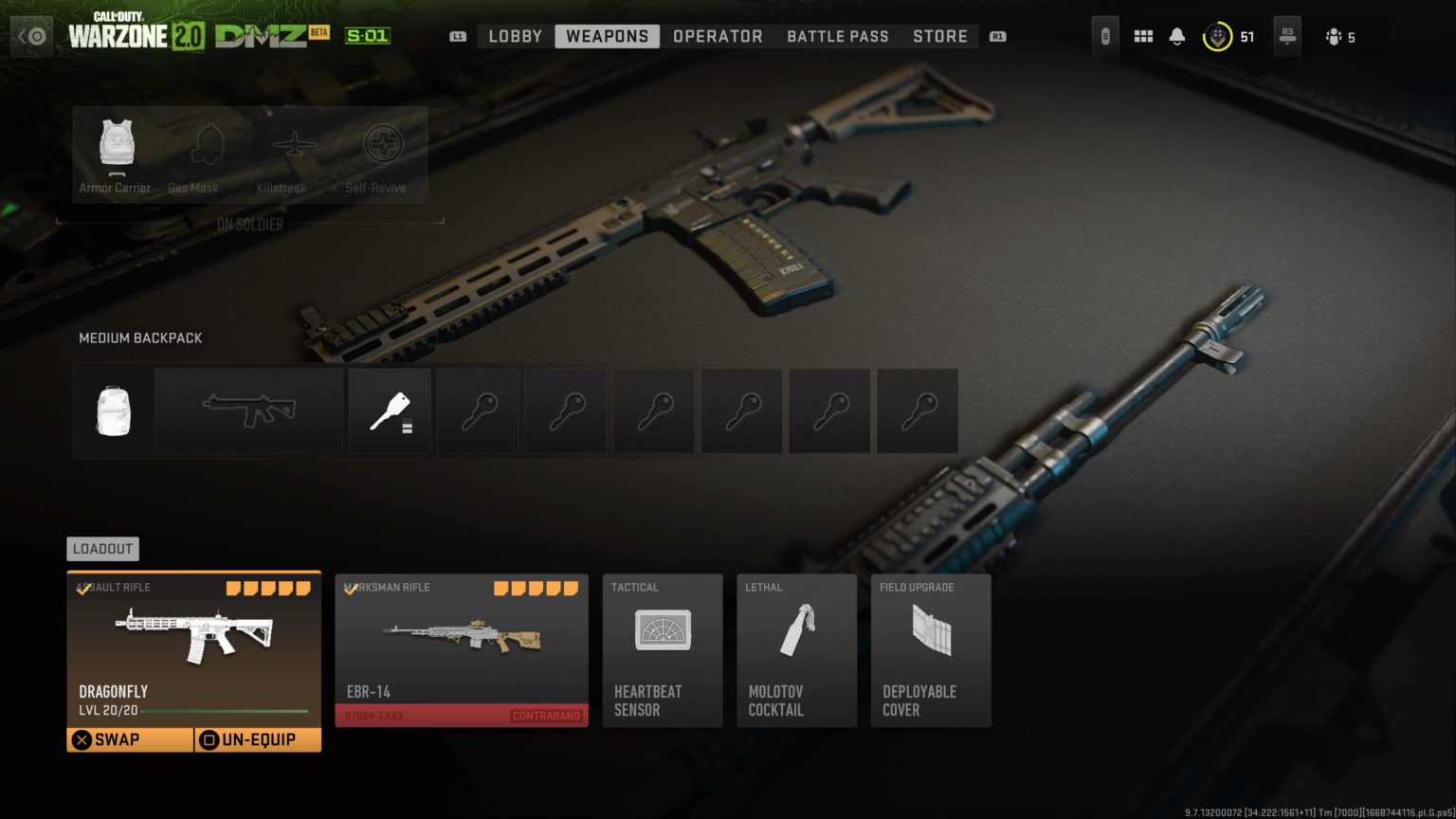Open the notifications bell

pyautogui.click(x=1176, y=36)
